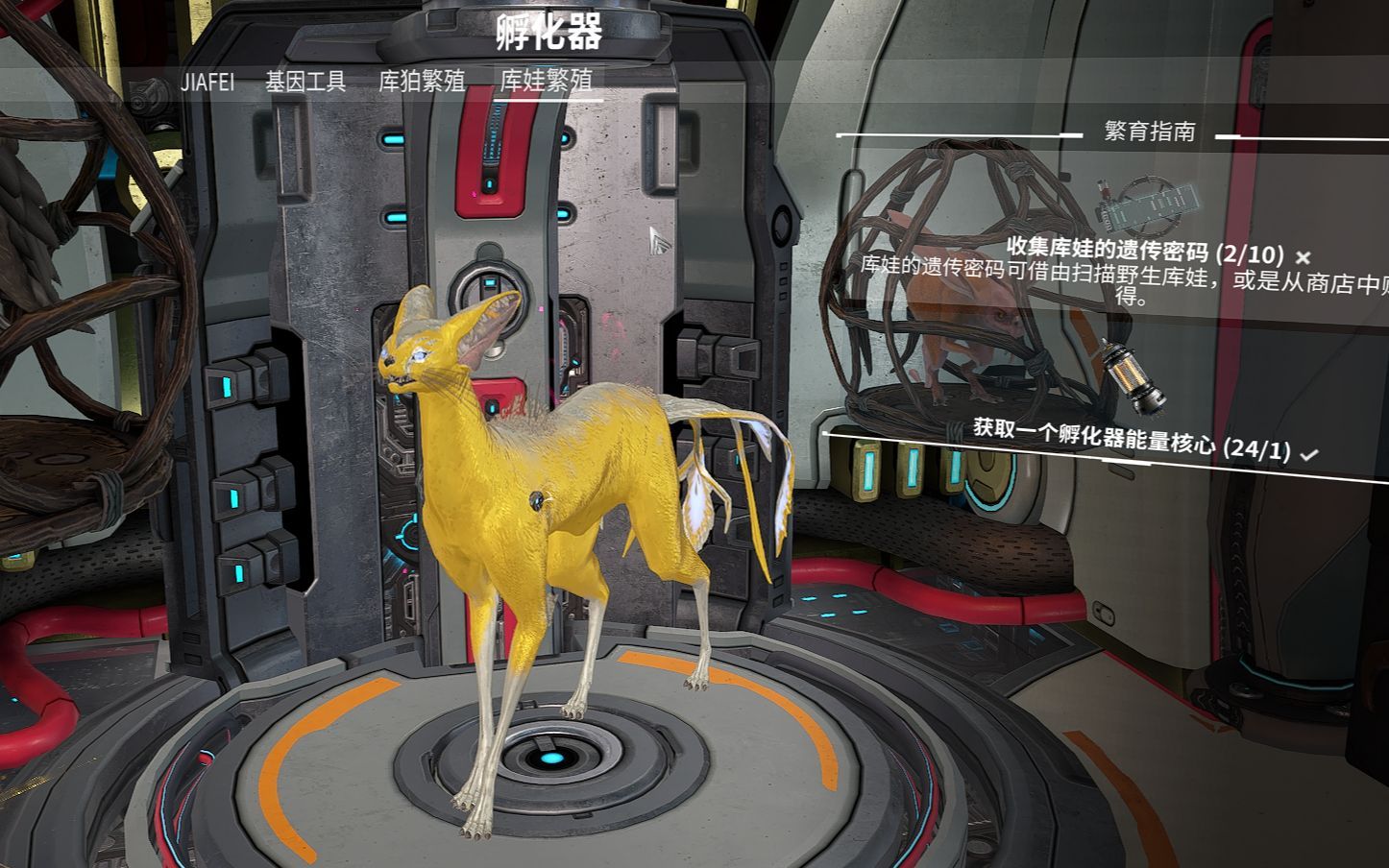Dismiss the genetic code requirement with the ×
This screenshot has width=1389, height=868.
[1304, 257]
